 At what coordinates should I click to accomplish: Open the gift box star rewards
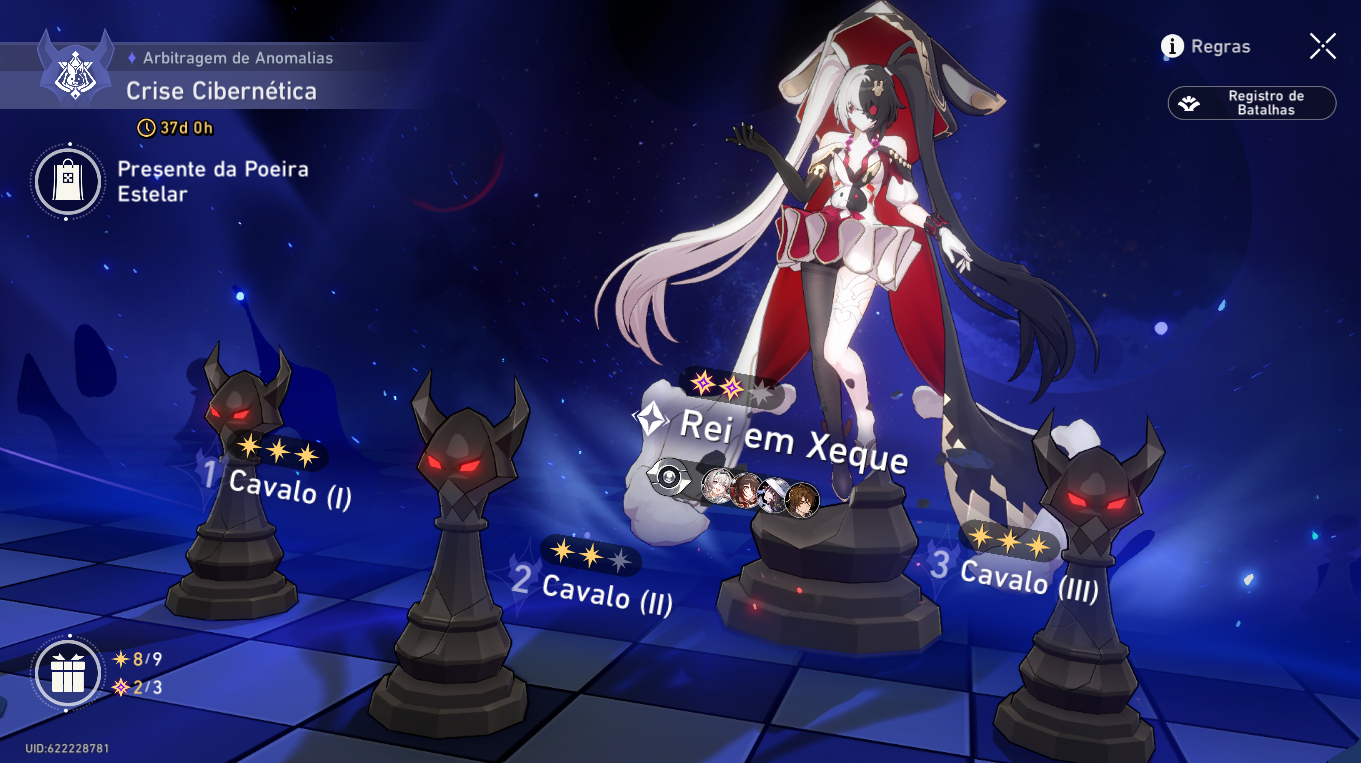(x=68, y=673)
